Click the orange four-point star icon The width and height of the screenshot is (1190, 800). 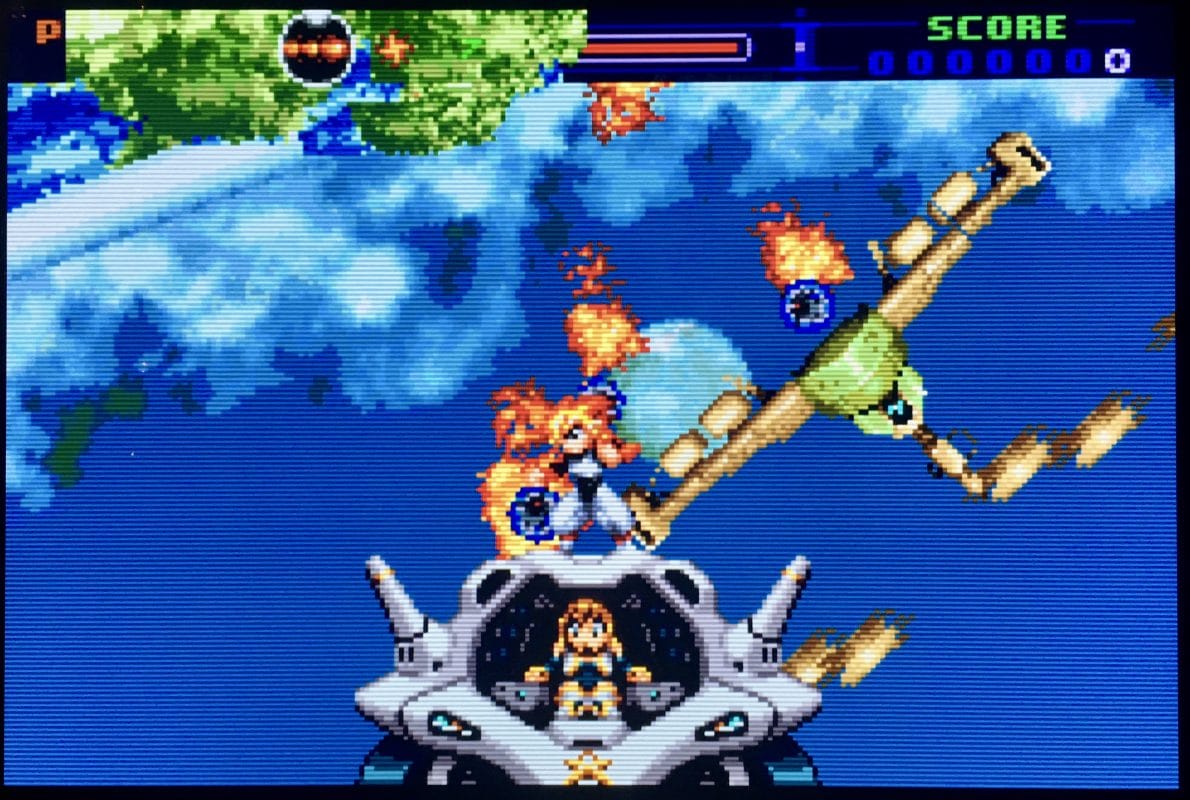coord(394,47)
